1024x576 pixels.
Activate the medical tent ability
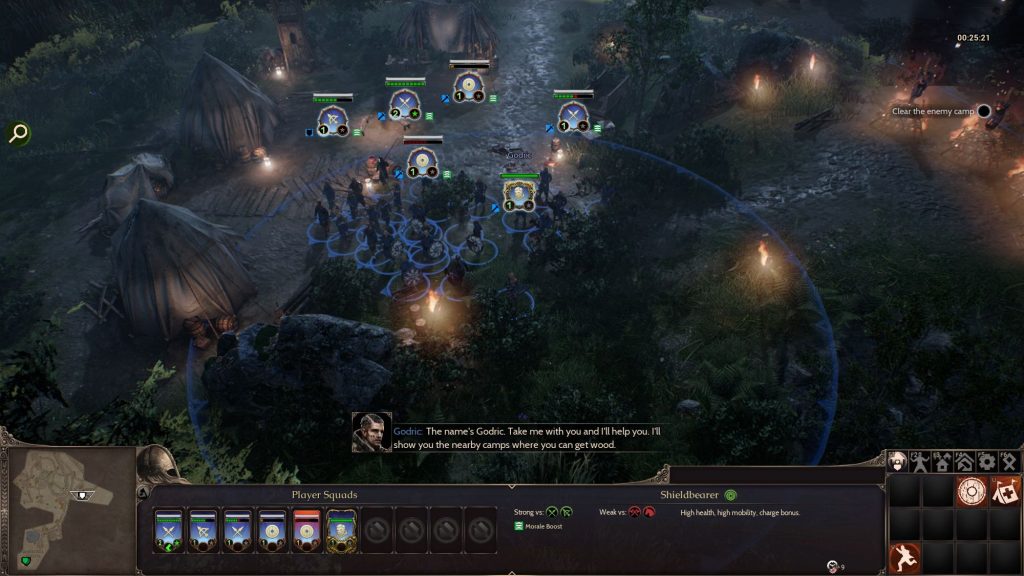(x=1004, y=491)
